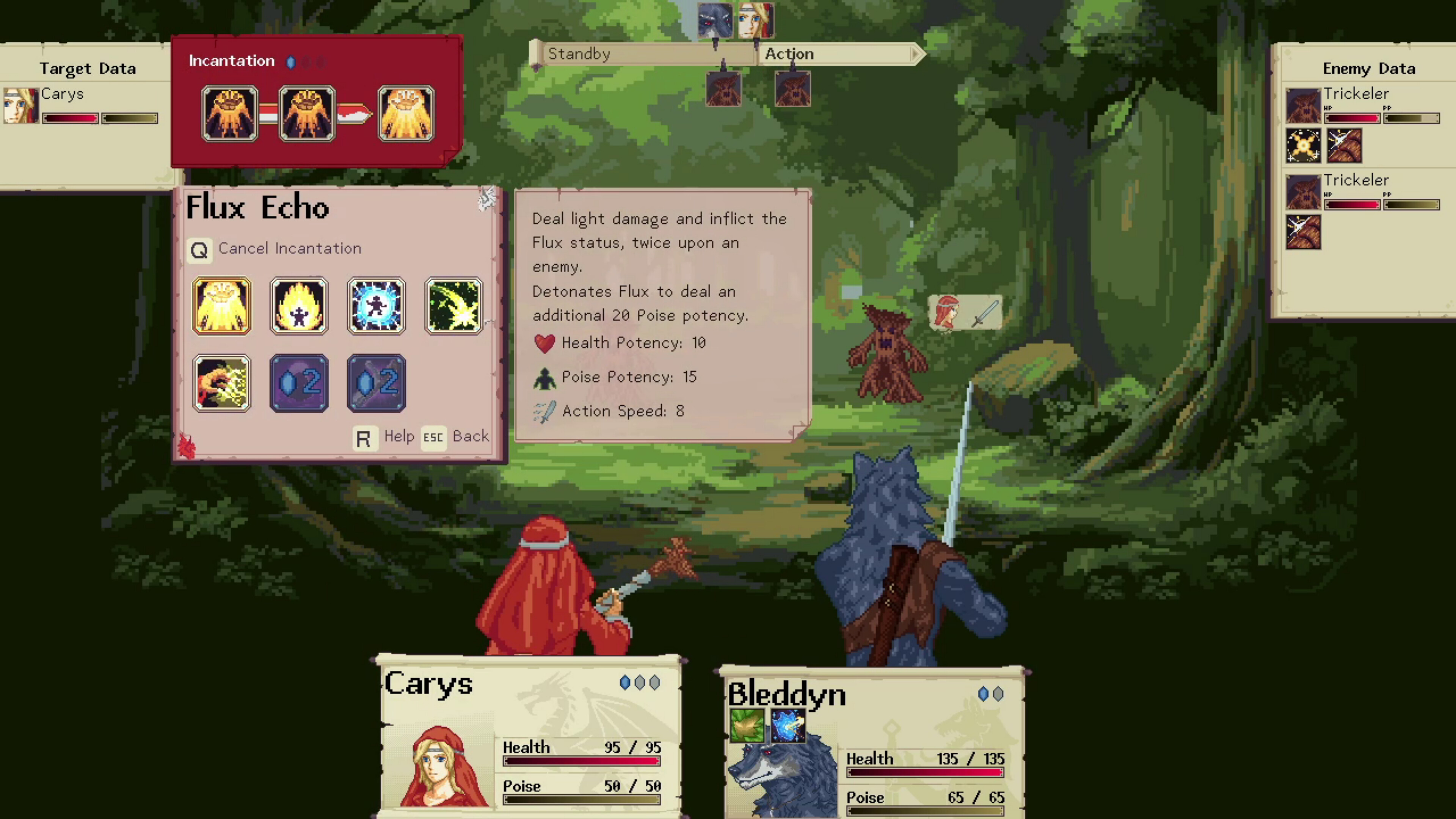Expand the Standby timeline section
The height and width of the screenshot is (819, 1456).
point(579,54)
